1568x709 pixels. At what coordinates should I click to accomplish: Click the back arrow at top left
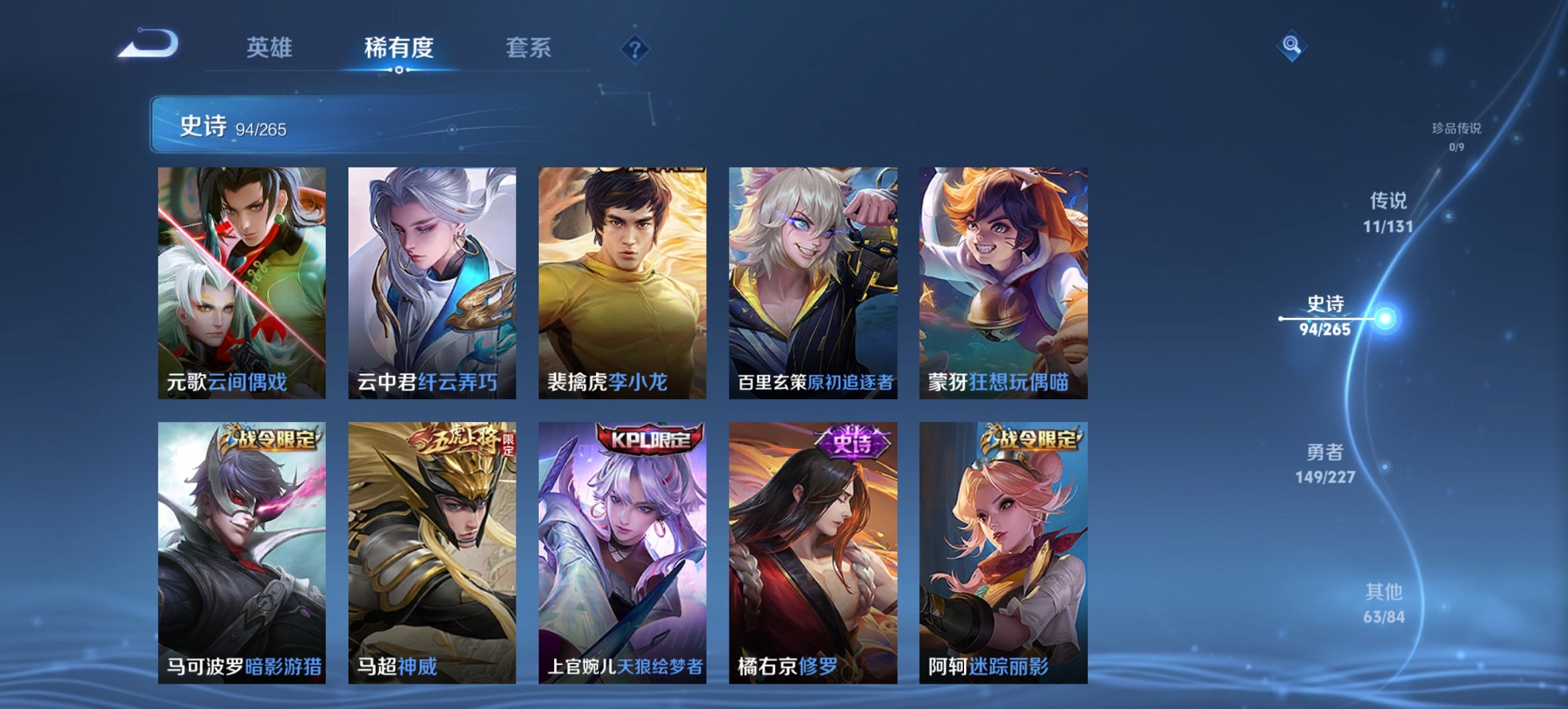click(147, 43)
